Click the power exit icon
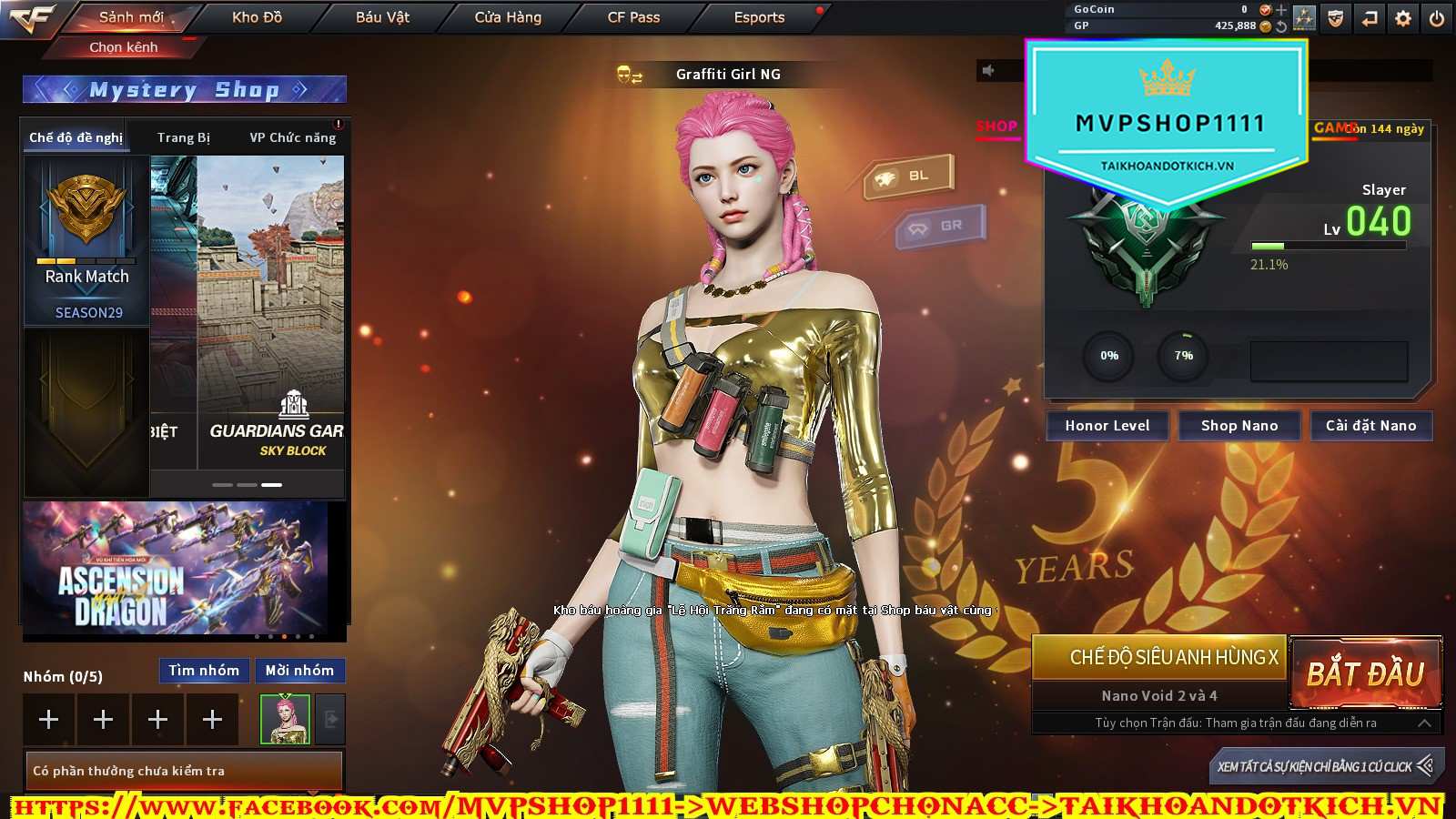 (1437, 18)
